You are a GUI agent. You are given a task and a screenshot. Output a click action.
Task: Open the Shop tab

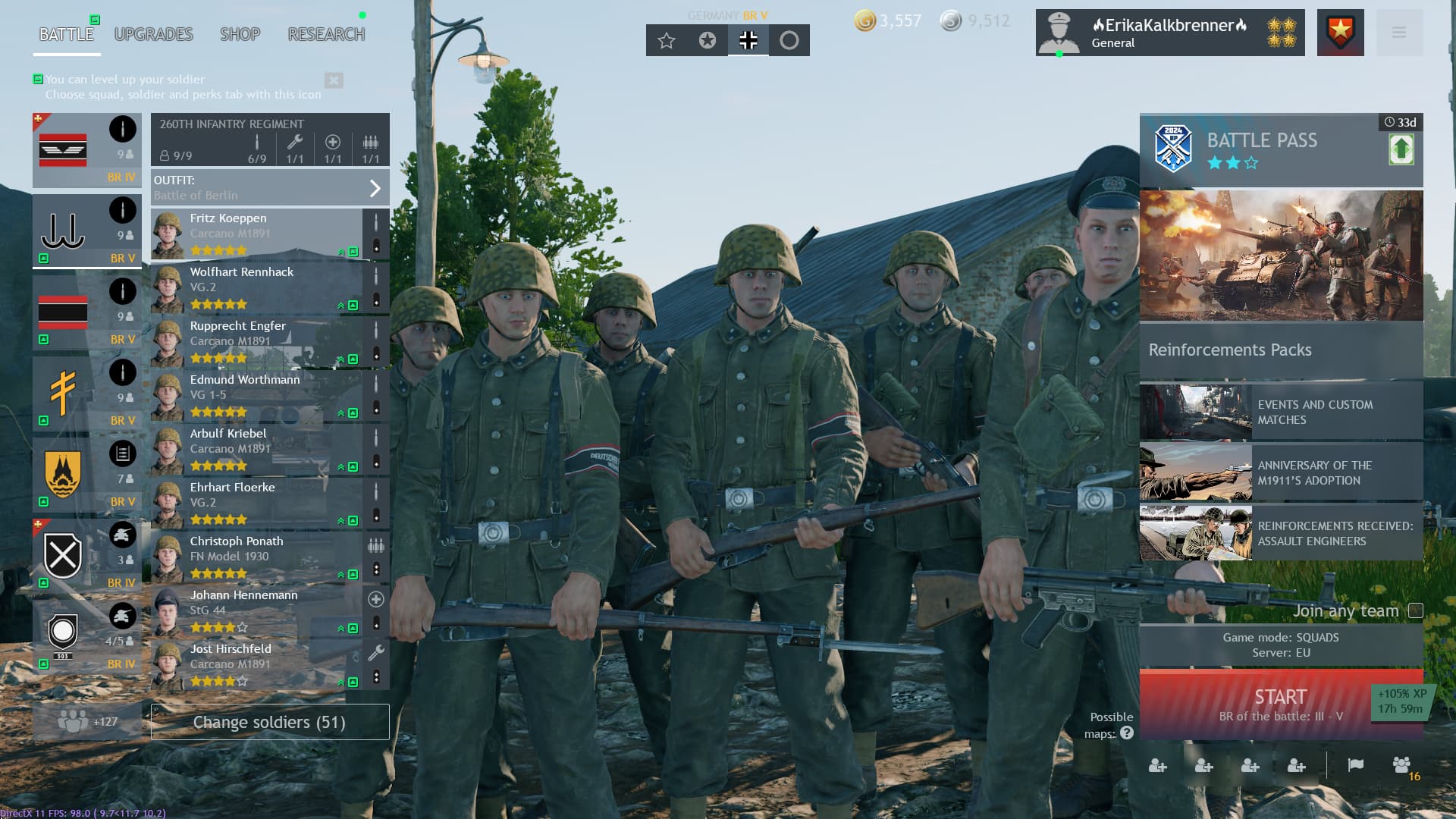[240, 34]
